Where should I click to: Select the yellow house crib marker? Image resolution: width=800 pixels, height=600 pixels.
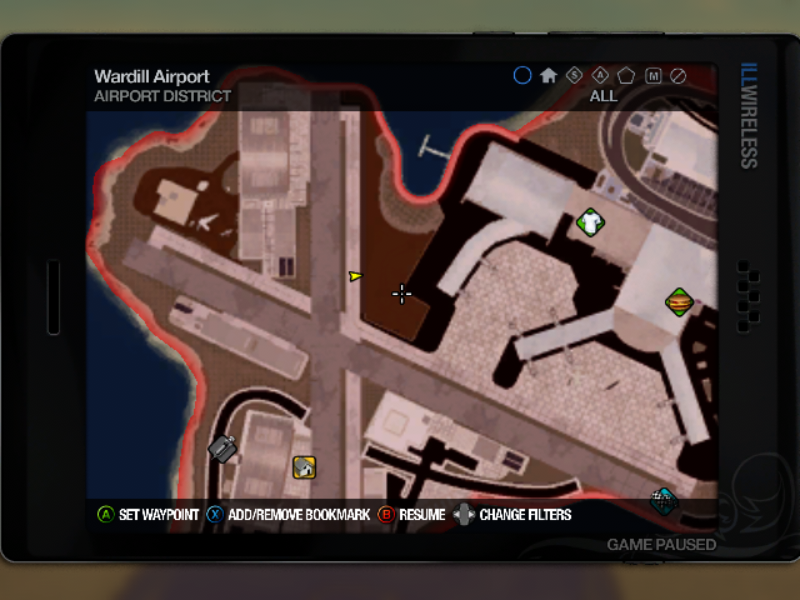tap(304, 466)
